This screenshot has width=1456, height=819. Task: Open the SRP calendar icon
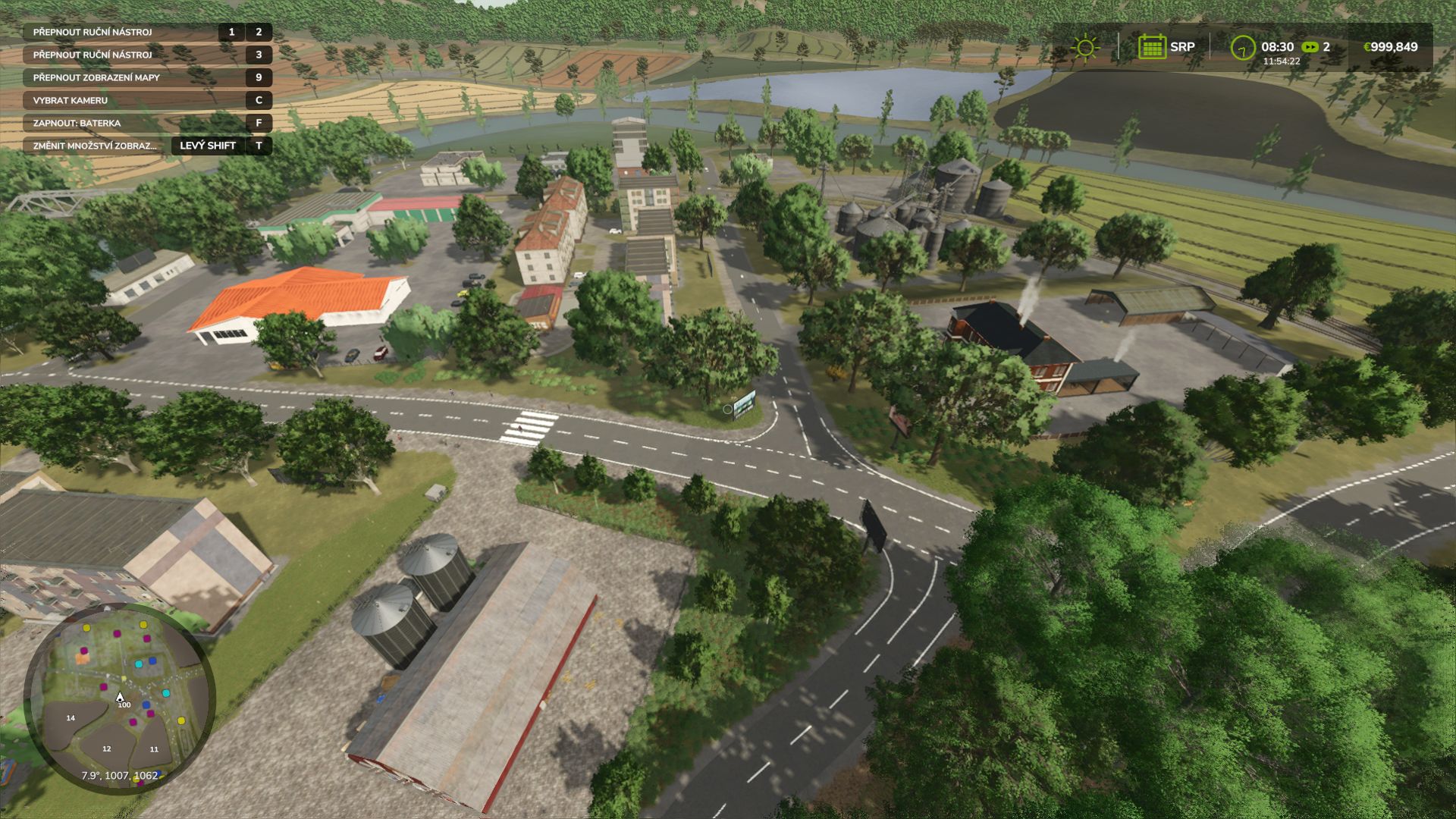tap(1153, 46)
